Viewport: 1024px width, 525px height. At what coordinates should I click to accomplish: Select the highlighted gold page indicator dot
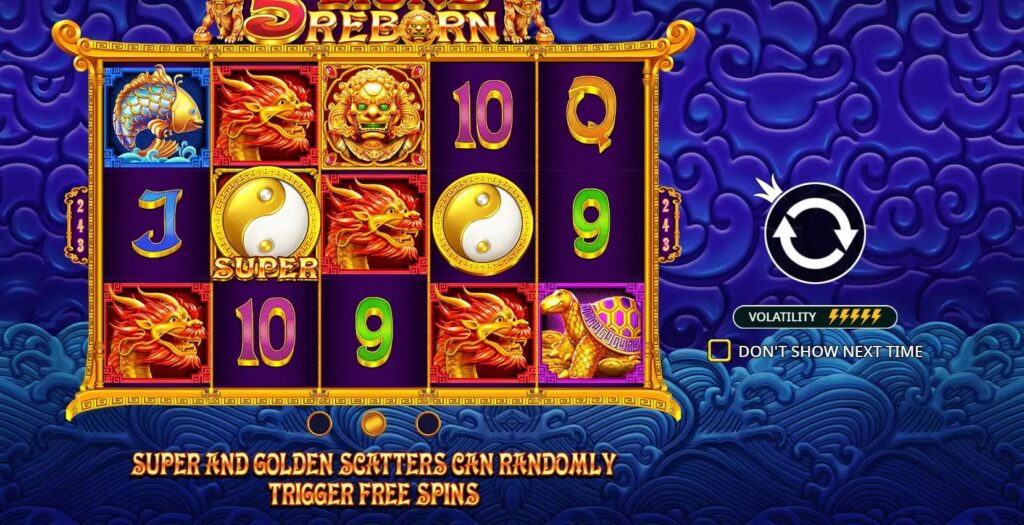[x=374, y=423]
